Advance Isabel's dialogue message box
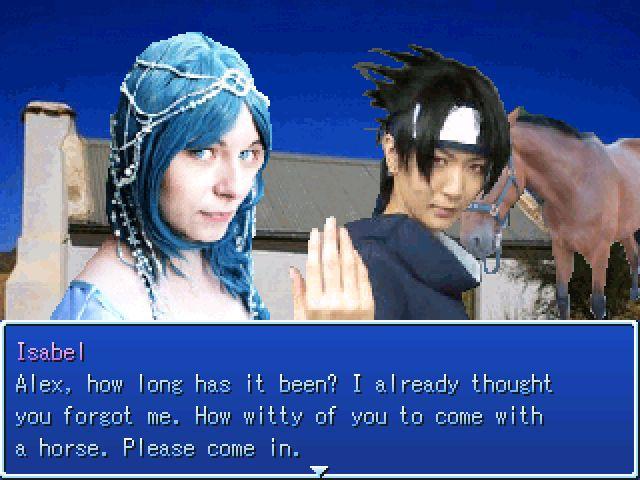The width and height of the screenshot is (640, 480). tap(319, 400)
